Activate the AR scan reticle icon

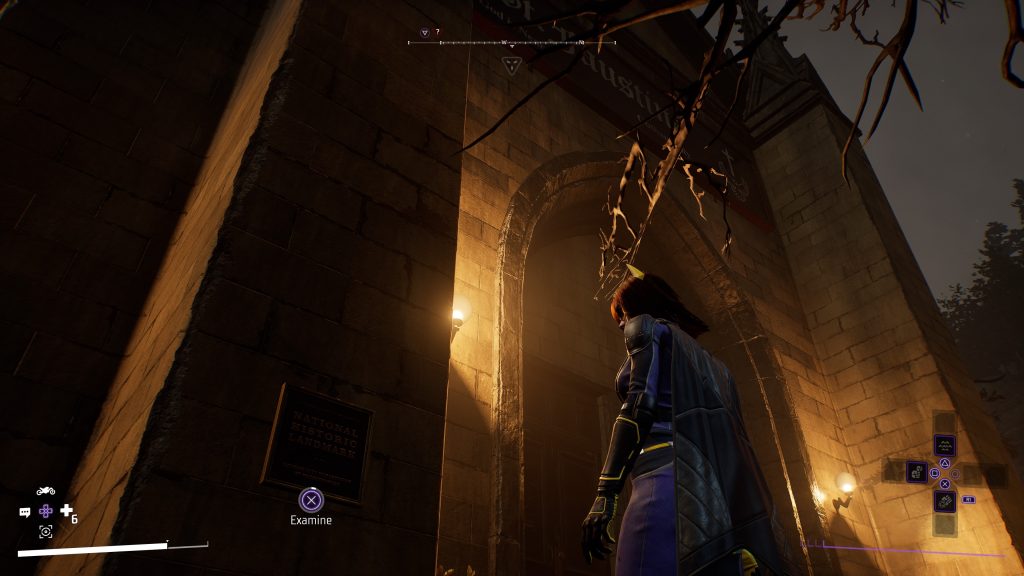(45, 532)
